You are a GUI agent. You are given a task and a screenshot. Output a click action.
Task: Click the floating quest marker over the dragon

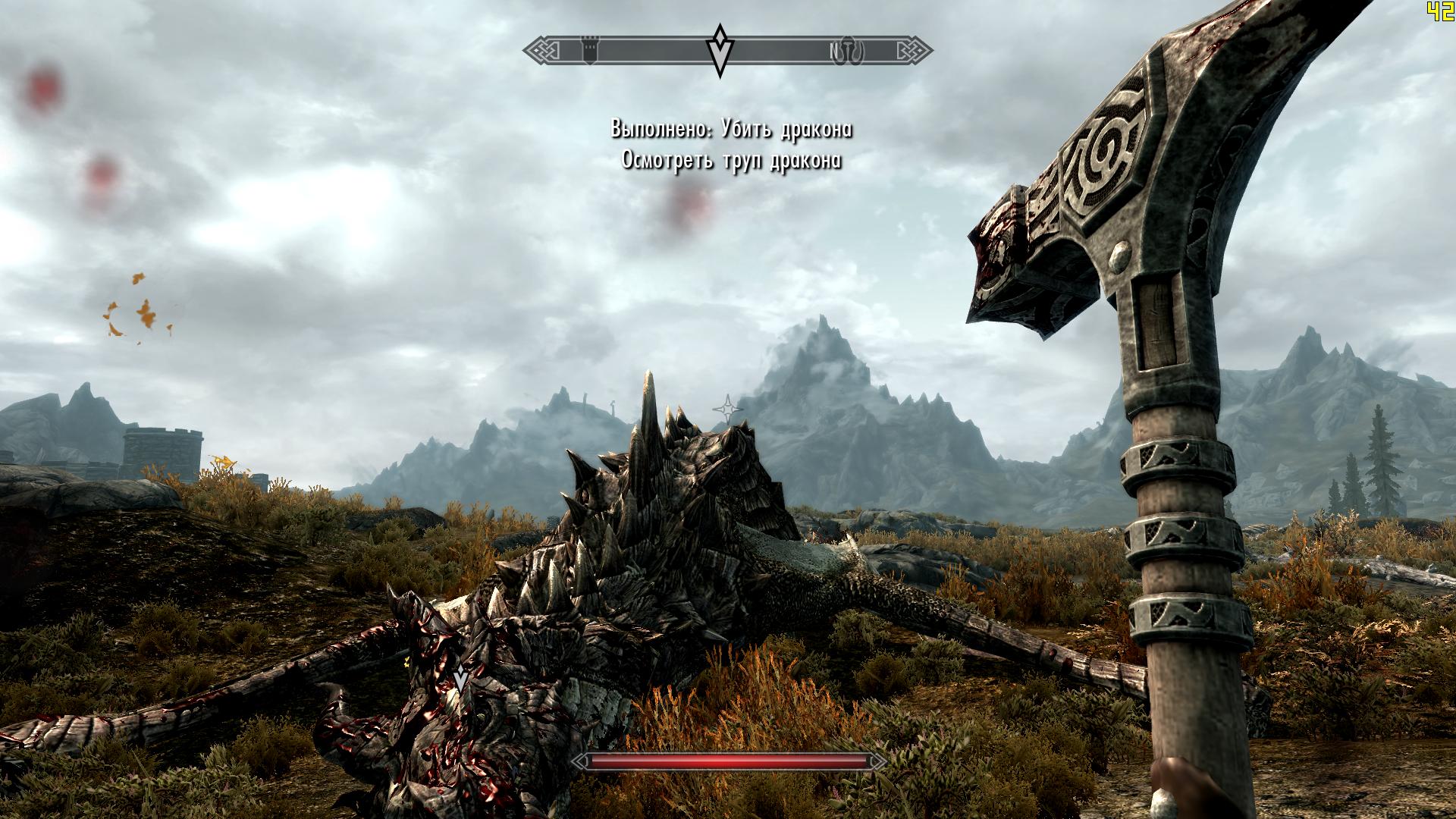(x=460, y=677)
